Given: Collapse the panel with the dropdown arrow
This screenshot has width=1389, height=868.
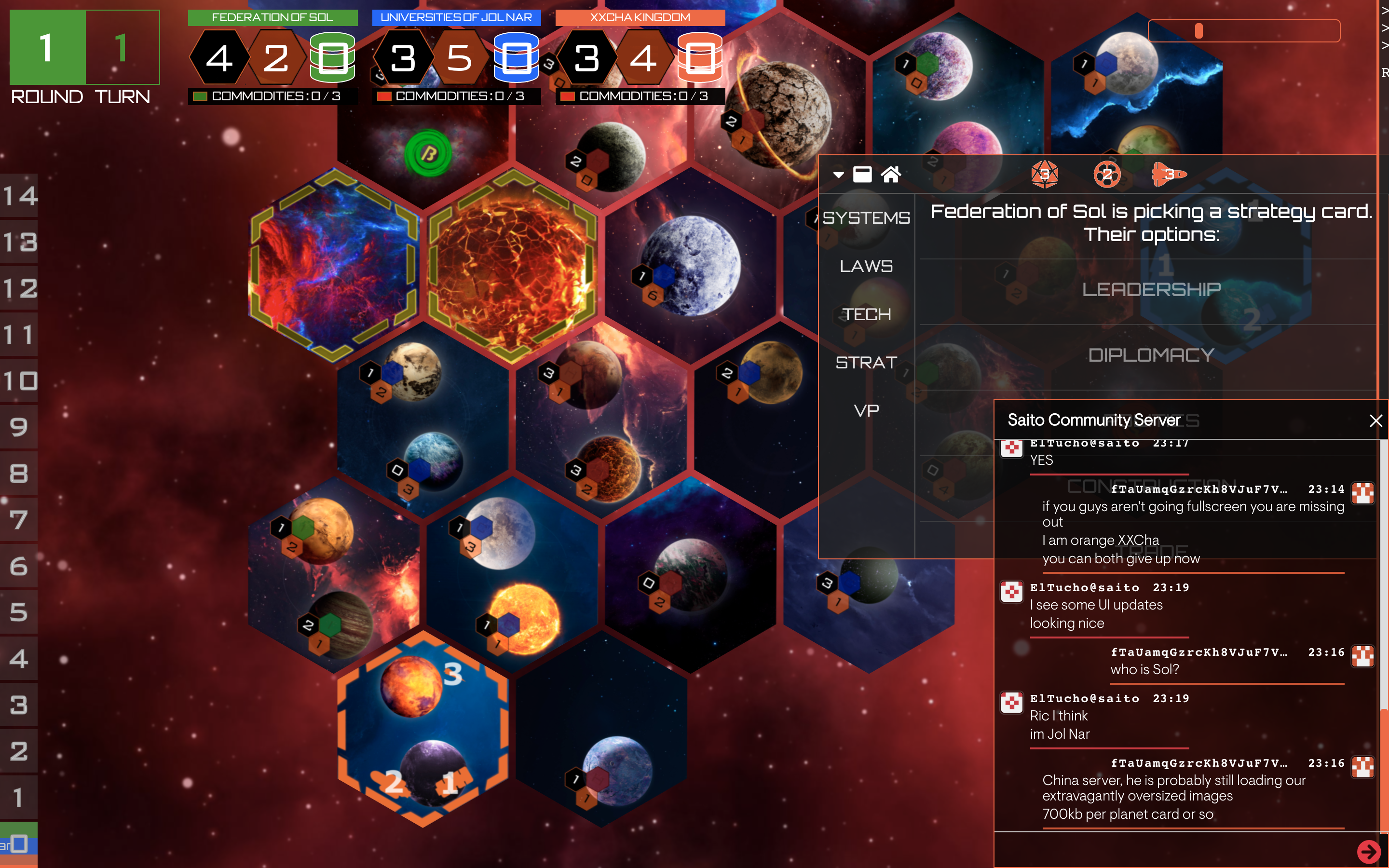Looking at the screenshot, I should point(839,175).
